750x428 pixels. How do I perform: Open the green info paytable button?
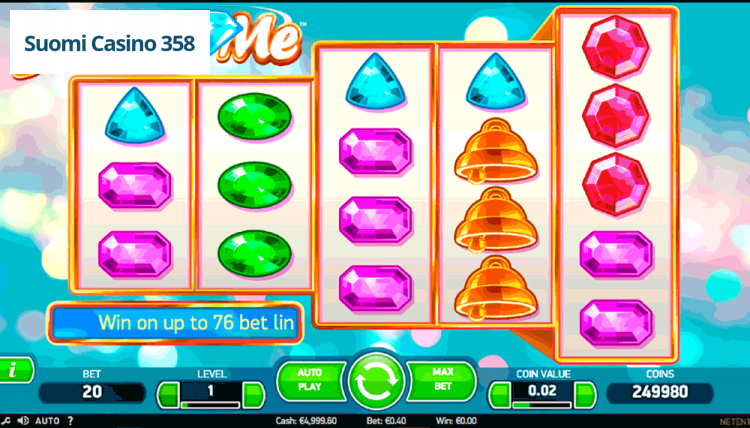pos(13,370)
